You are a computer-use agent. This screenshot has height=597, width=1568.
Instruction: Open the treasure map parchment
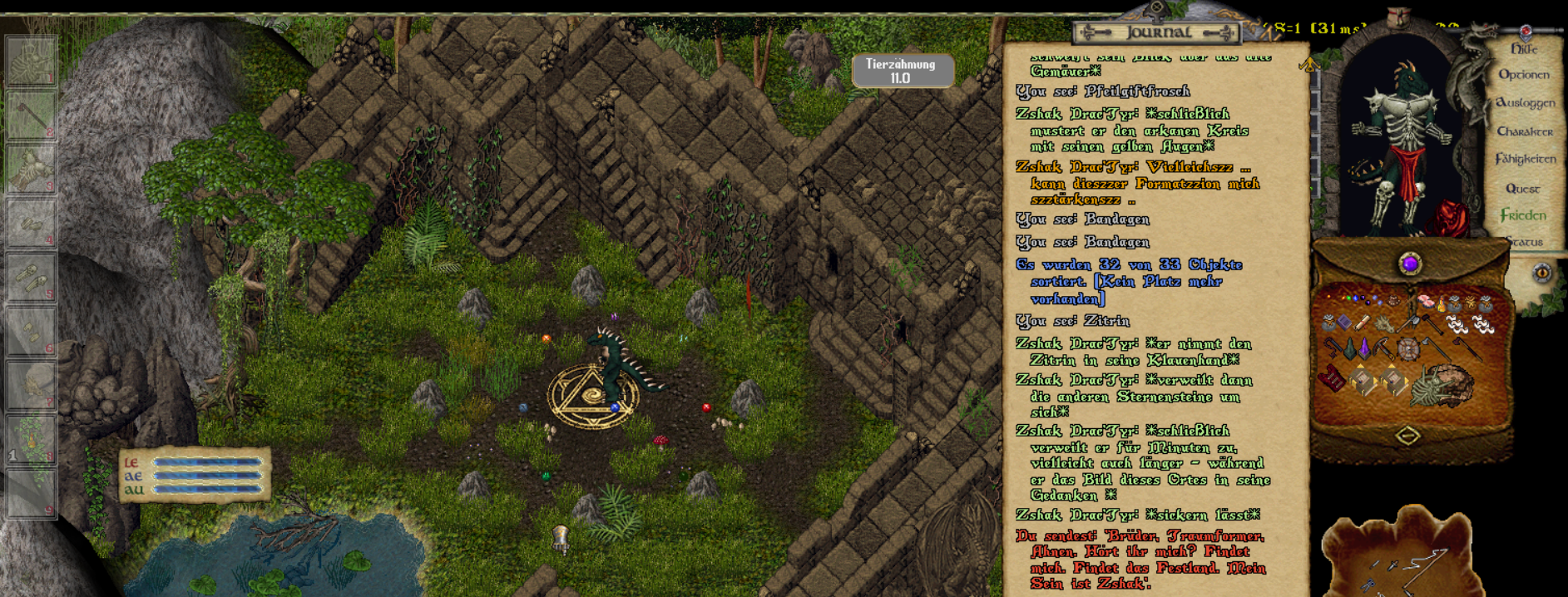pos(1399,553)
